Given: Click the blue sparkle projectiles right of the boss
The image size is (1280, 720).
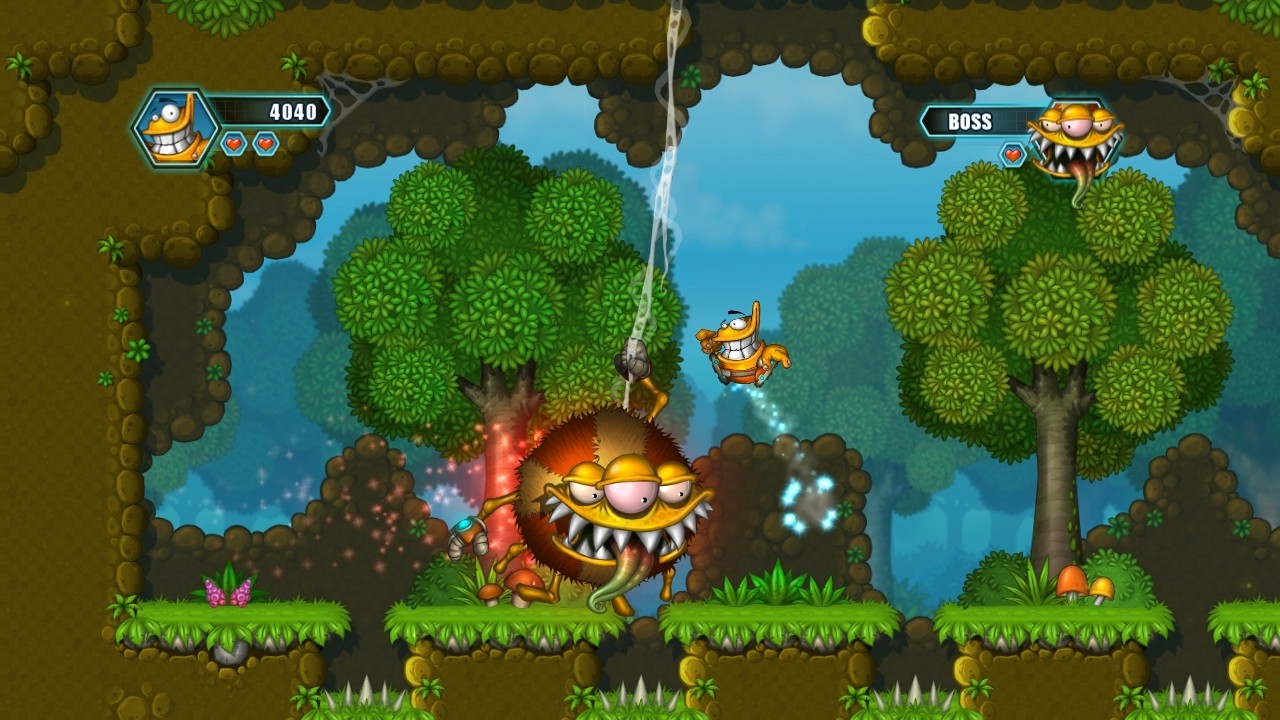Looking at the screenshot, I should pos(805,500).
